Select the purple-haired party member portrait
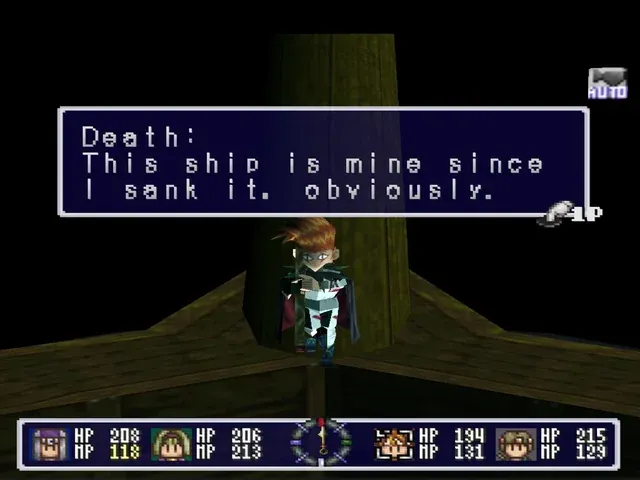Viewport: 640px width, 480px height. tap(49, 443)
